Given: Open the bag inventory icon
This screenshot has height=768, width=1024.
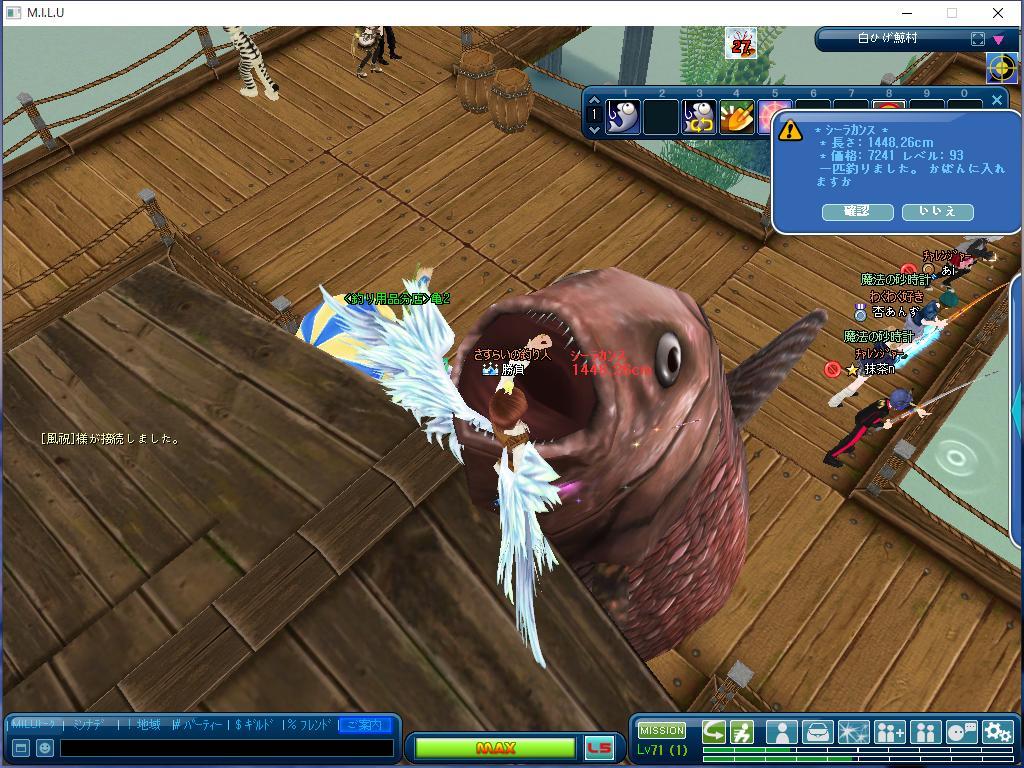Looking at the screenshot, I should [x=817, y=732].
